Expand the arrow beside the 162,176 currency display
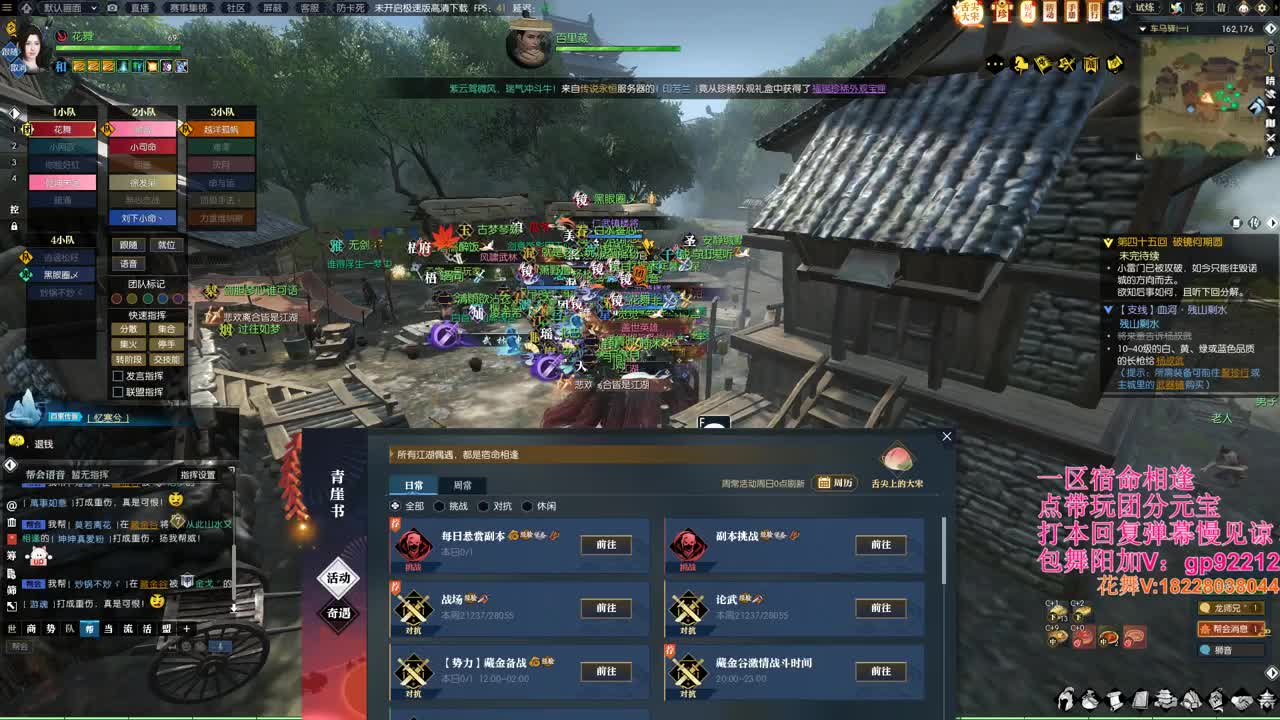This screenshot has height=720, width=1280. click(x=1270, y=28)
